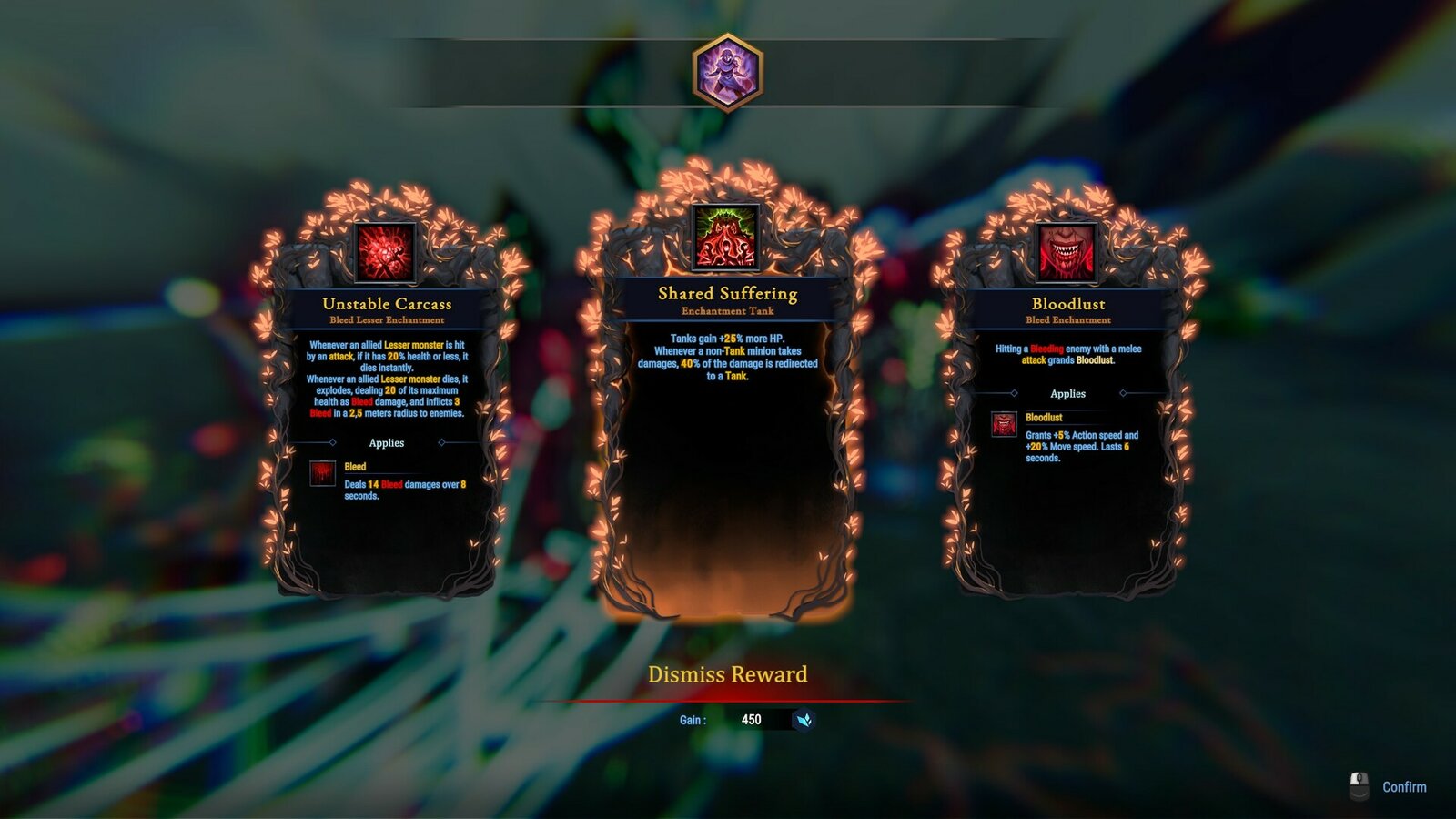The width and height of the screenshot is (1456, 819).
Task: Dismiss the reward for 450 gain
Action: point(727,675)
